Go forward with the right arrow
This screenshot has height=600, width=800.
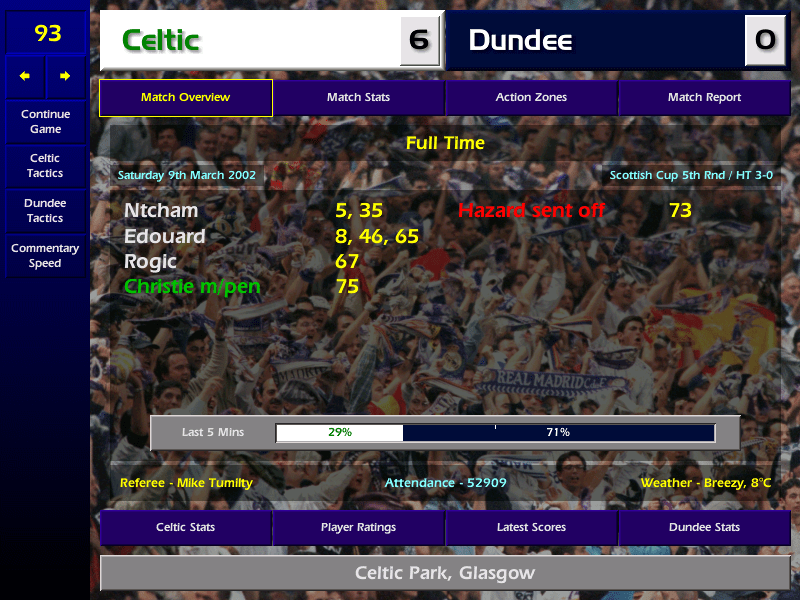click(x=65, y=76)
